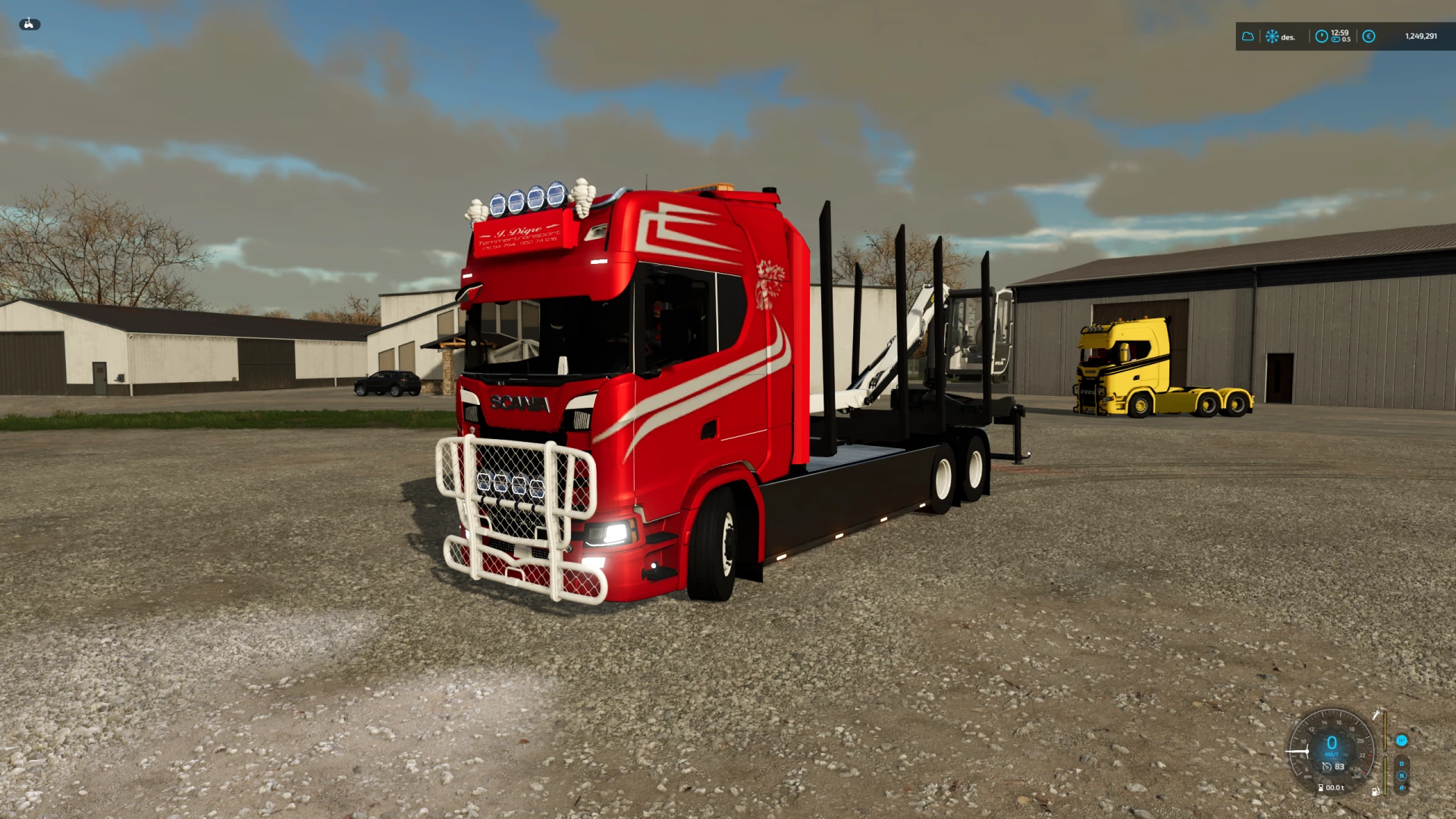Click the weather forecast cloud icon
1456x819 pixels.
click(1247, 36)
